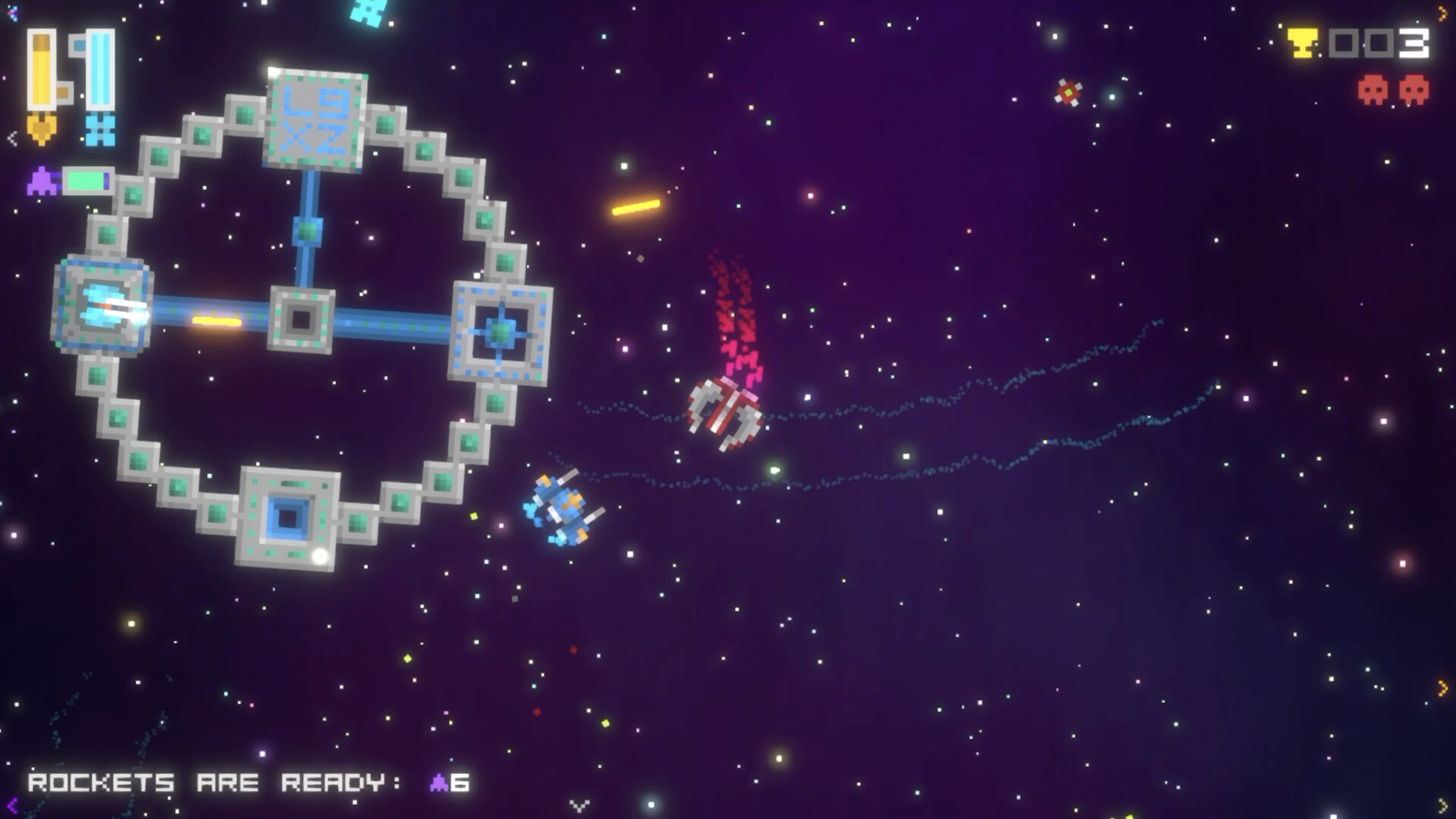Toggle the right station turret module
This screenshot has width=1456, height=819.
click(x=500, y=331)
